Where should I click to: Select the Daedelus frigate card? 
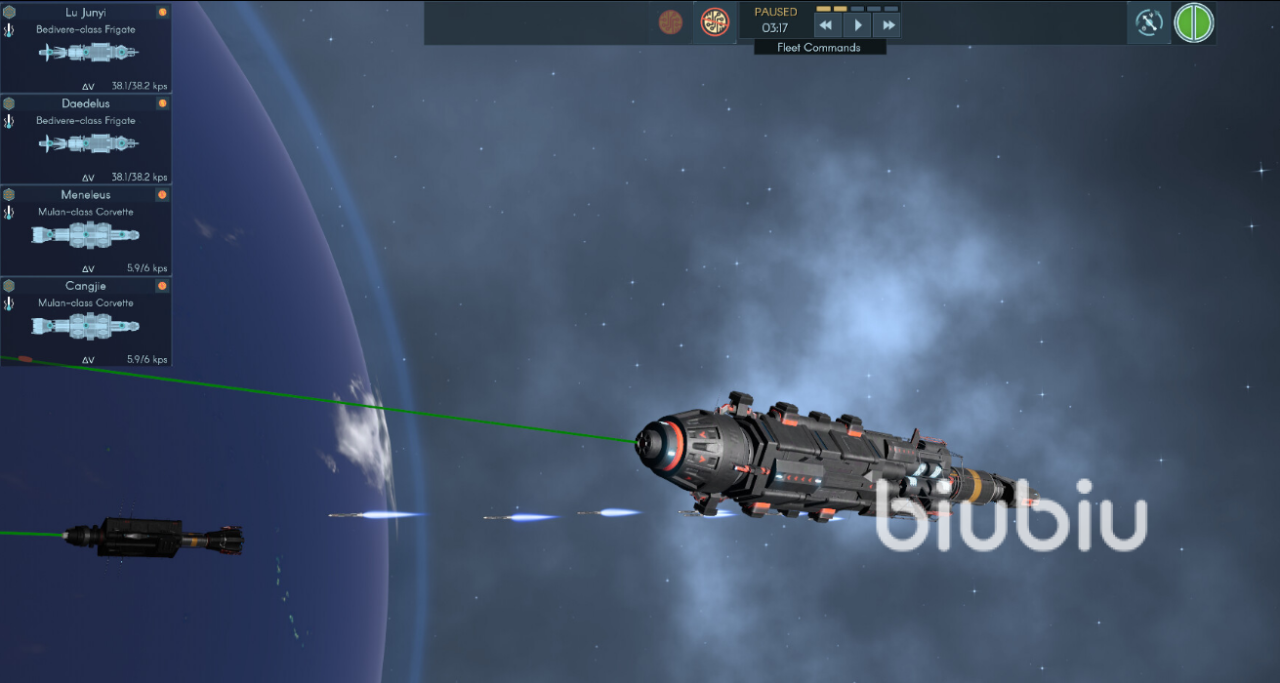coord(86,141)
